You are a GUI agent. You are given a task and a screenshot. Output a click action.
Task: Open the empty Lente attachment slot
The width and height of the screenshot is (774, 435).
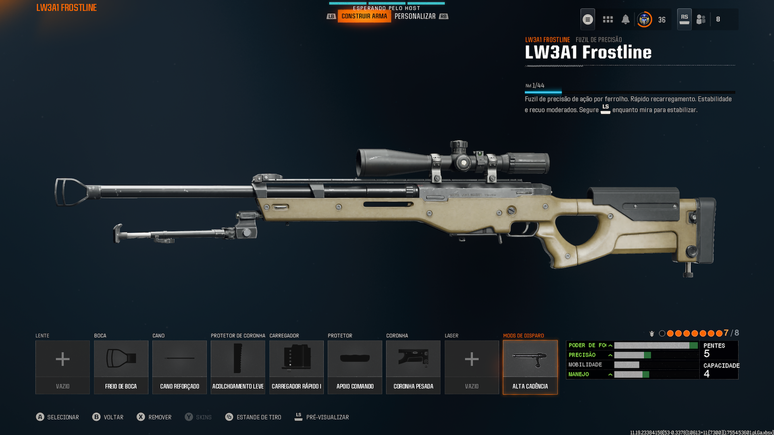tap(62, 366)
